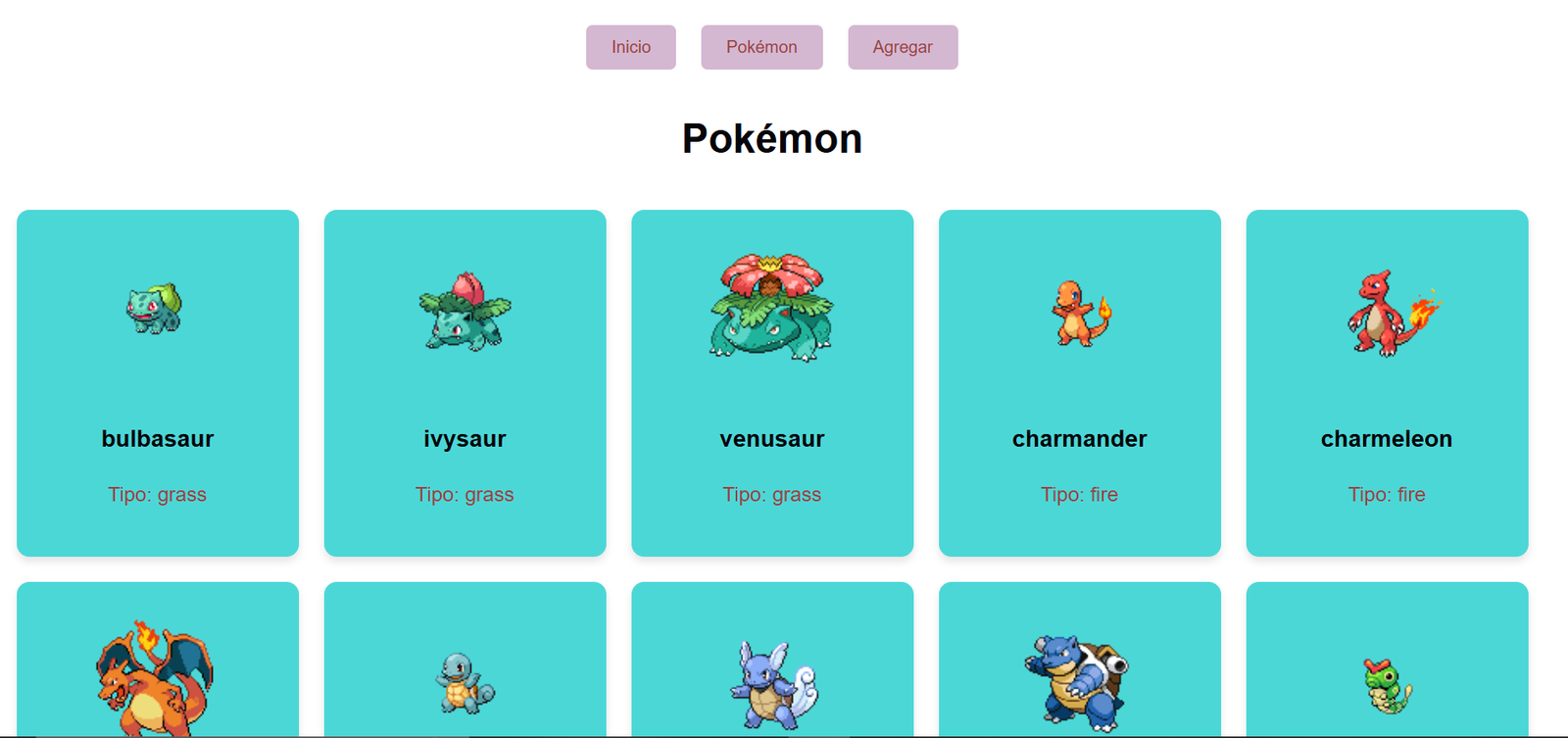Click the charmander card

click(x=1079, y=382)
